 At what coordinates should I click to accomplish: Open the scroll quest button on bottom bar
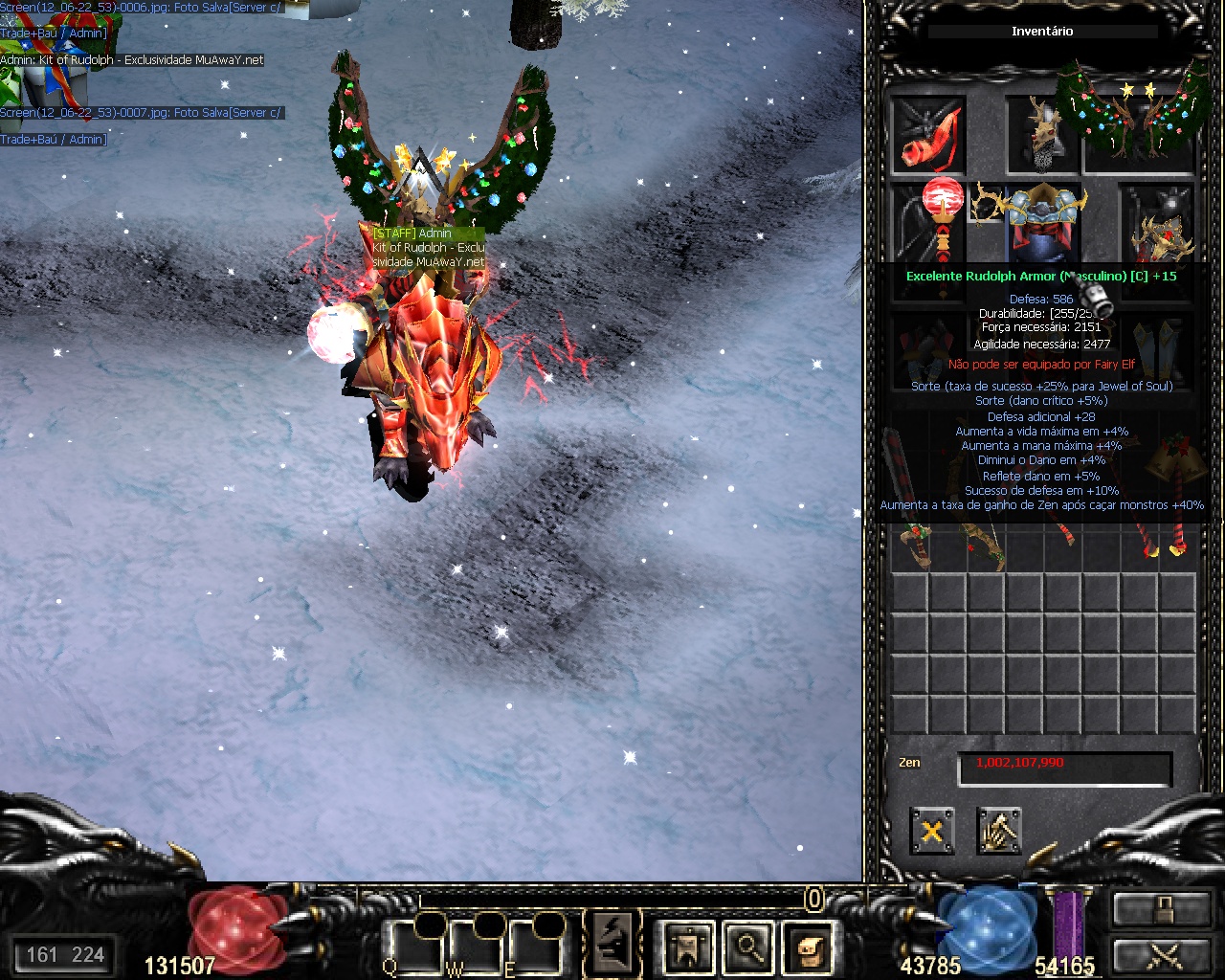coord(809,947)
